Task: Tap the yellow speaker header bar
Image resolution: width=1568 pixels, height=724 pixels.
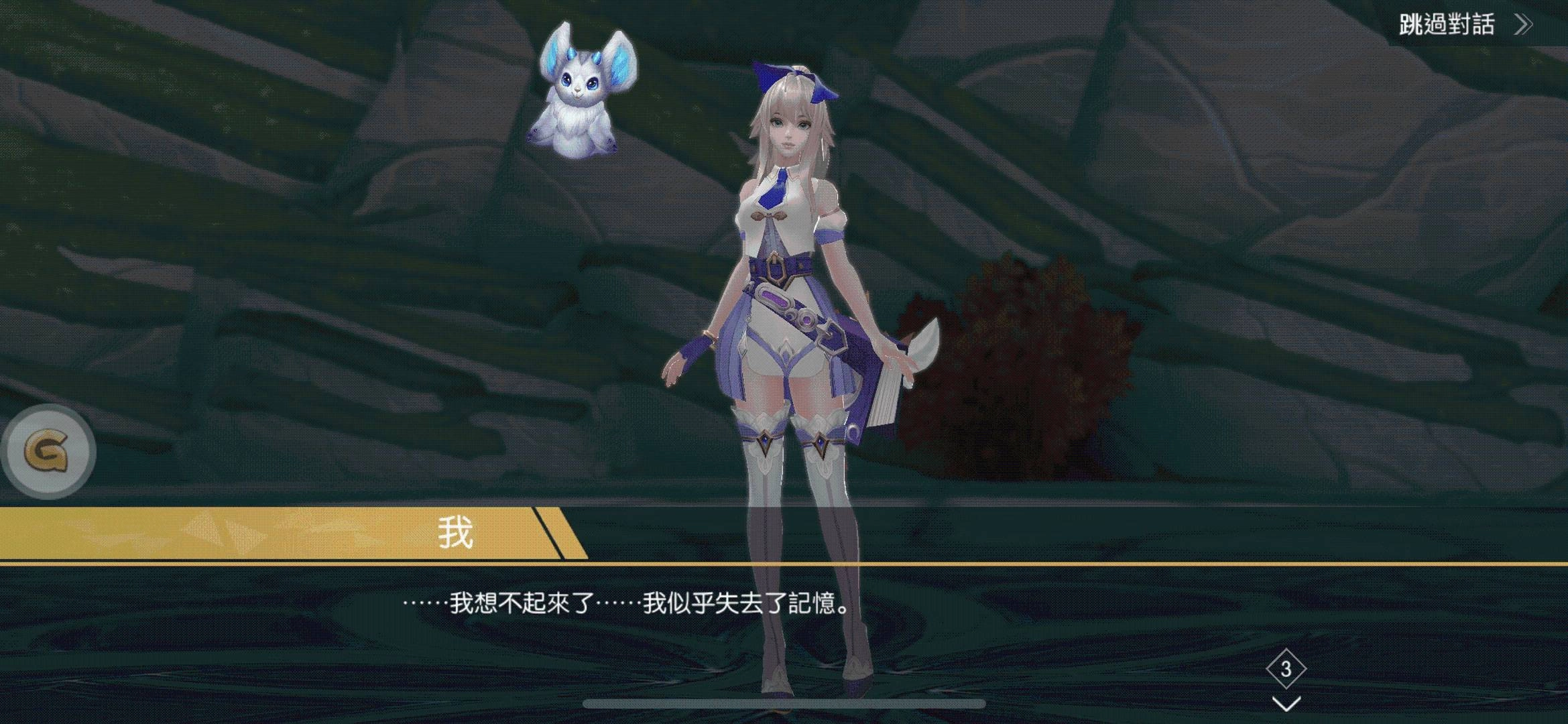Action: pos(268,532)
